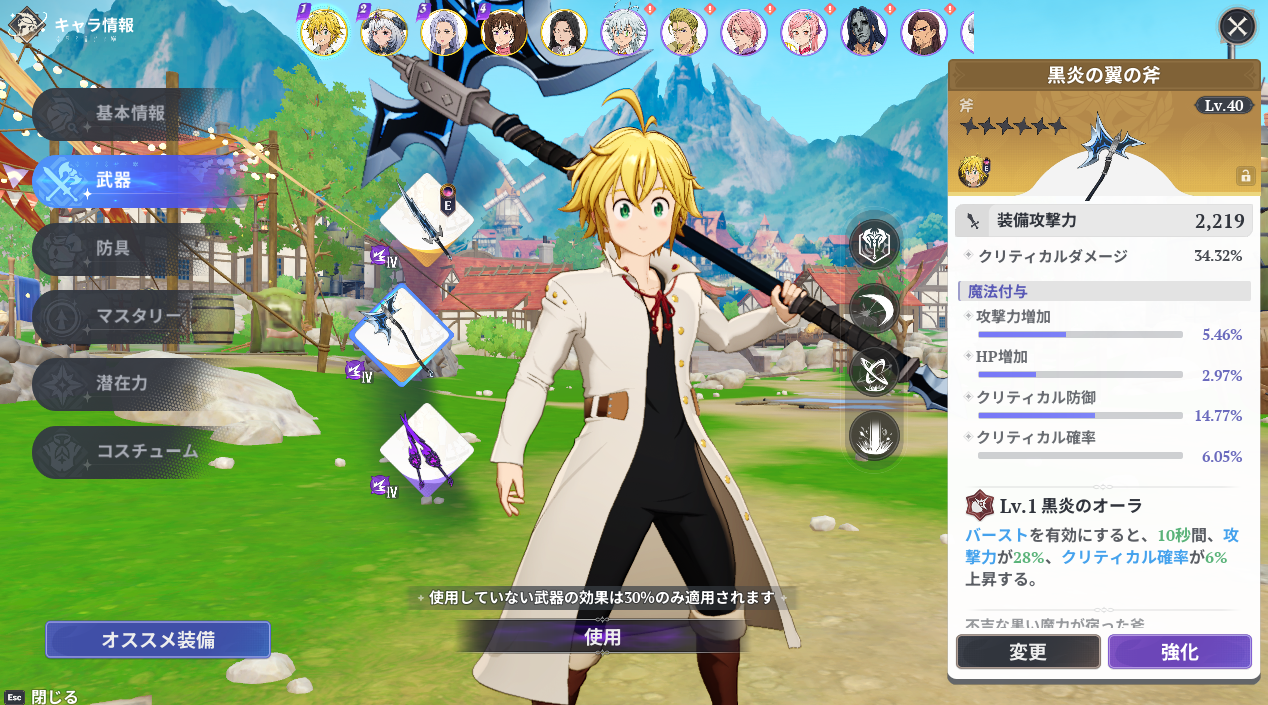Click the 使用 button to use weapon

pyautogui.click(x=602, y=637)
